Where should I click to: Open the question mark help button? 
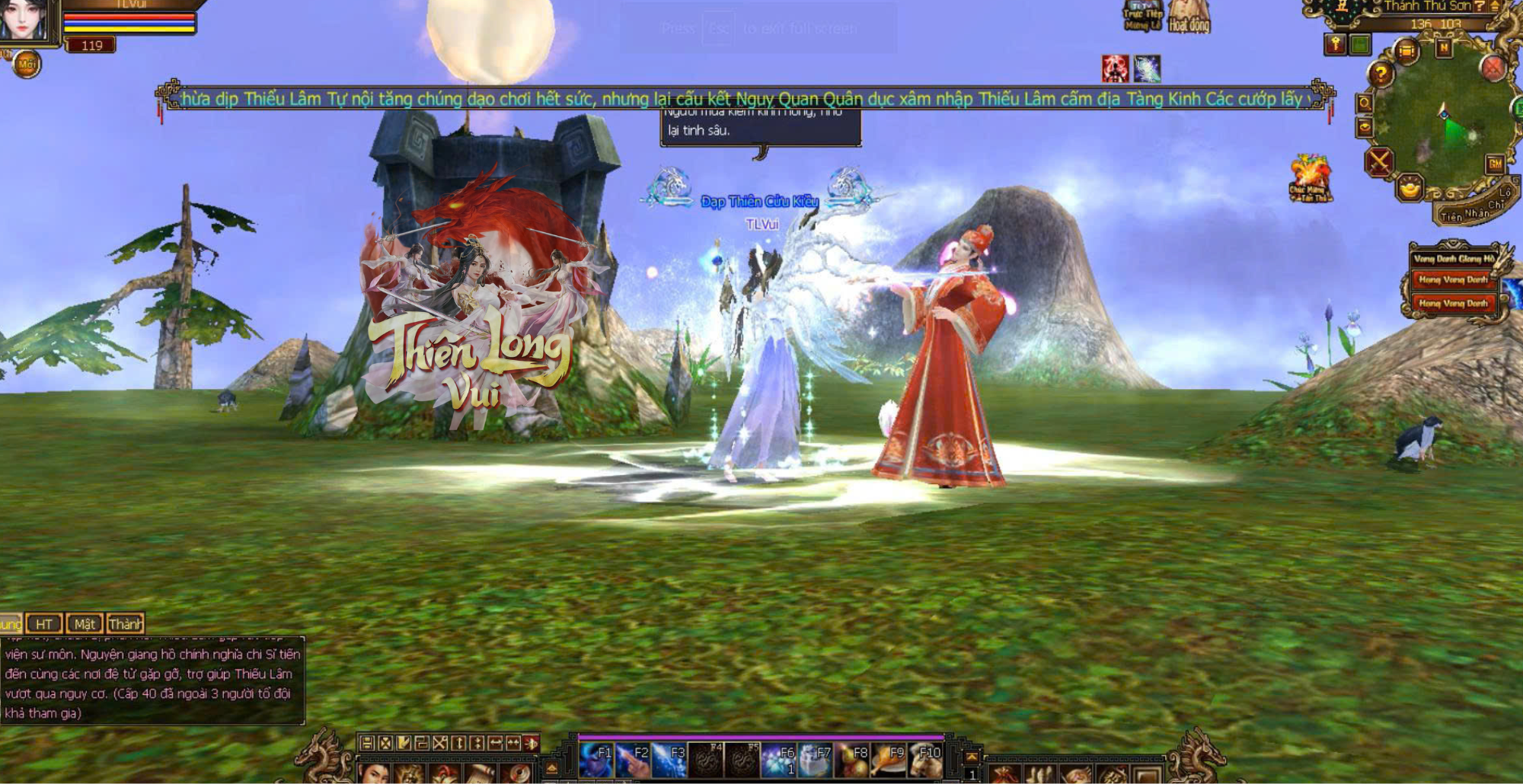click(1381, 74)
